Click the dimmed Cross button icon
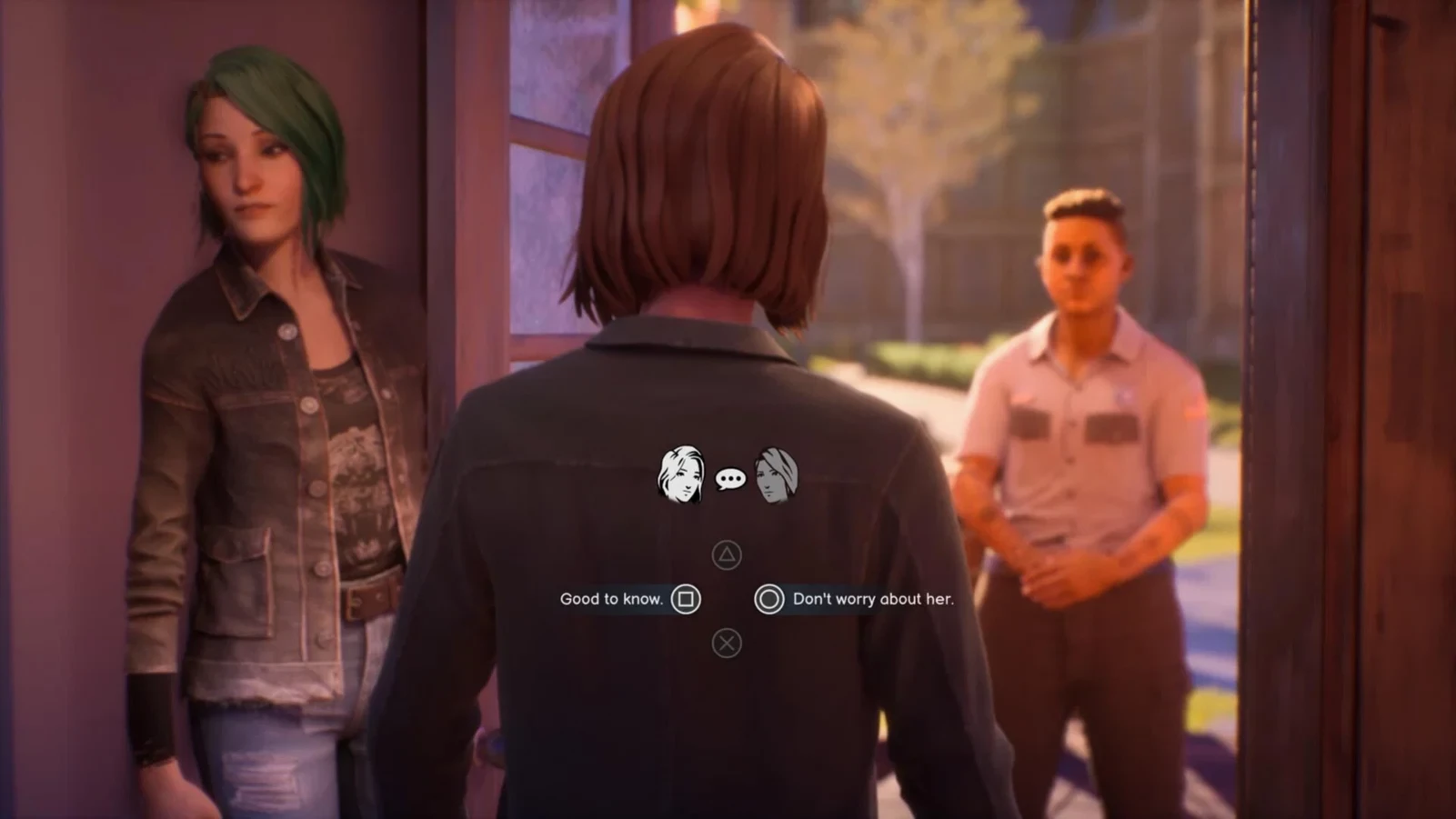1456x819 pixels. 726,644
